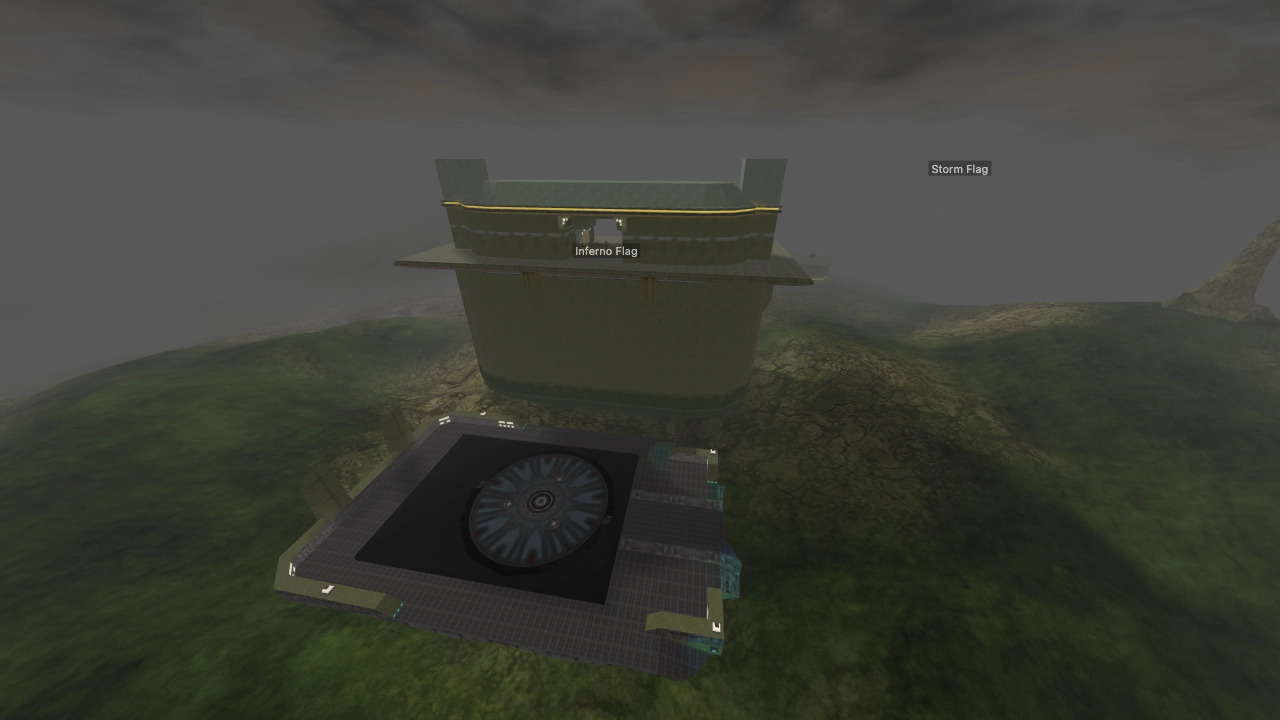The height and width of the screenshot is (720, 1280).
Task: Click the left tower atop the fortress
Action: pos(460,175)
